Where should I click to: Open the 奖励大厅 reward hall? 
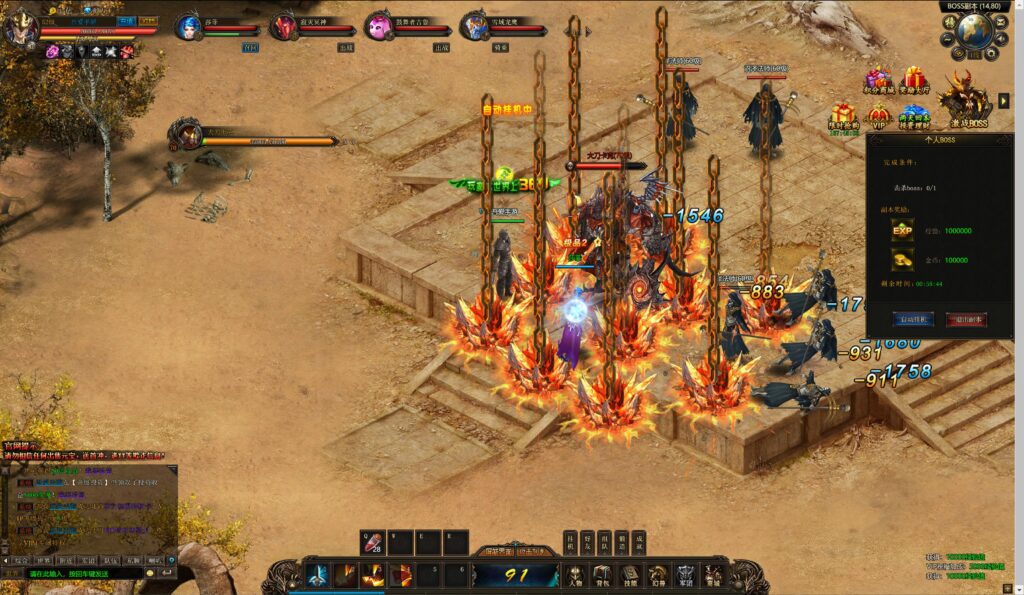[913, 81]
